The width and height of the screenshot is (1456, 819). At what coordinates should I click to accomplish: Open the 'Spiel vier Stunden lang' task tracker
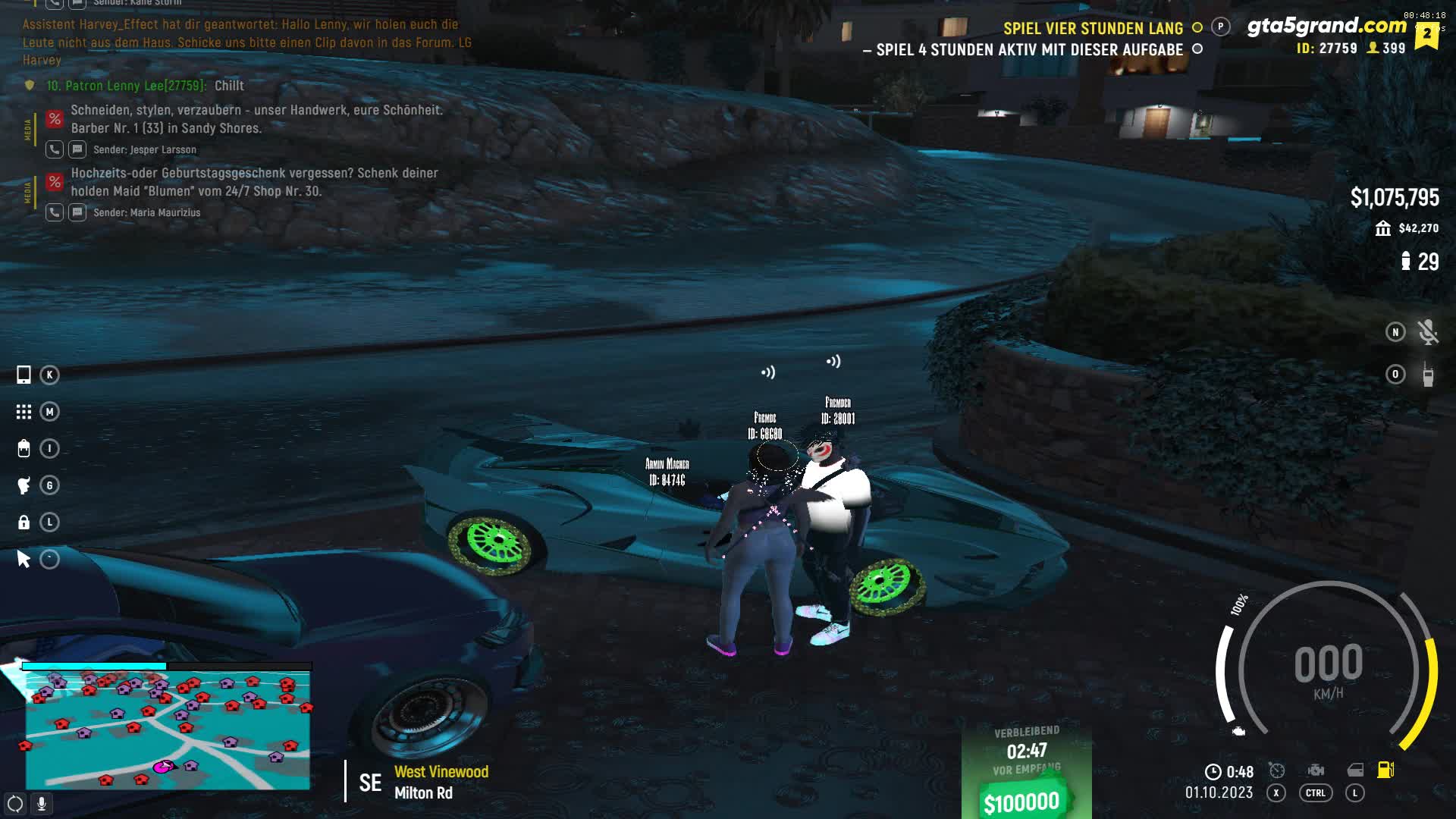point(1093,29)
